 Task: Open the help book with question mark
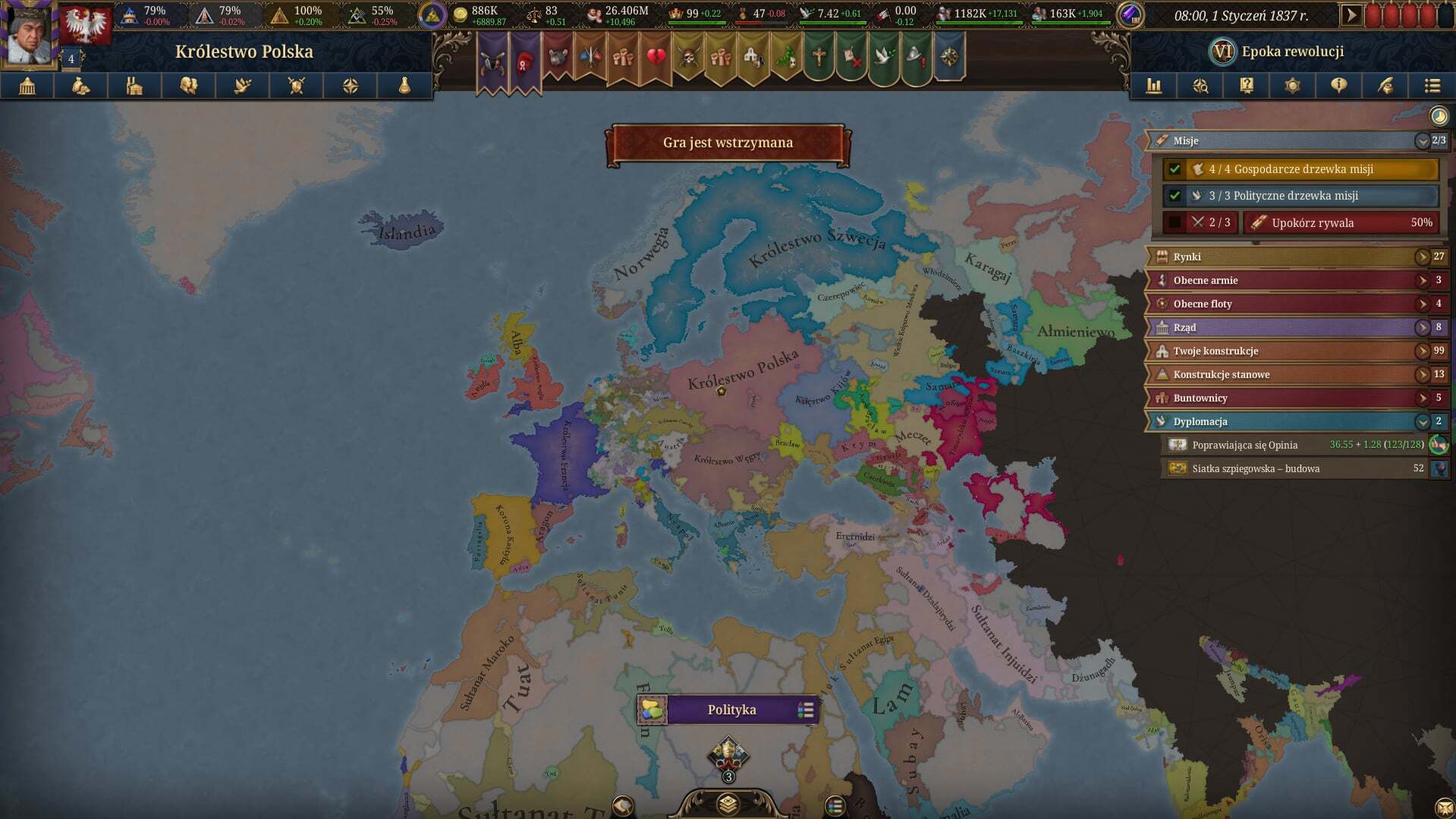click(x=1247, y=86)
